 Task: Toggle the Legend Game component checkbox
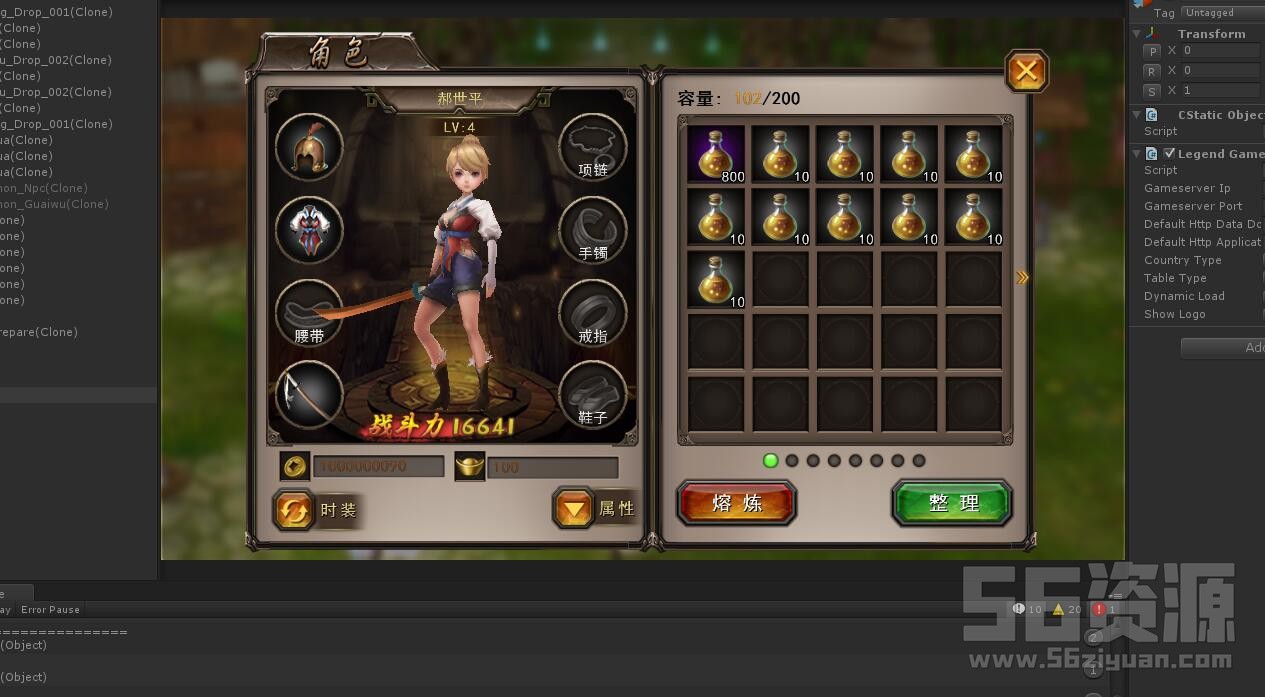(1169, 154)
